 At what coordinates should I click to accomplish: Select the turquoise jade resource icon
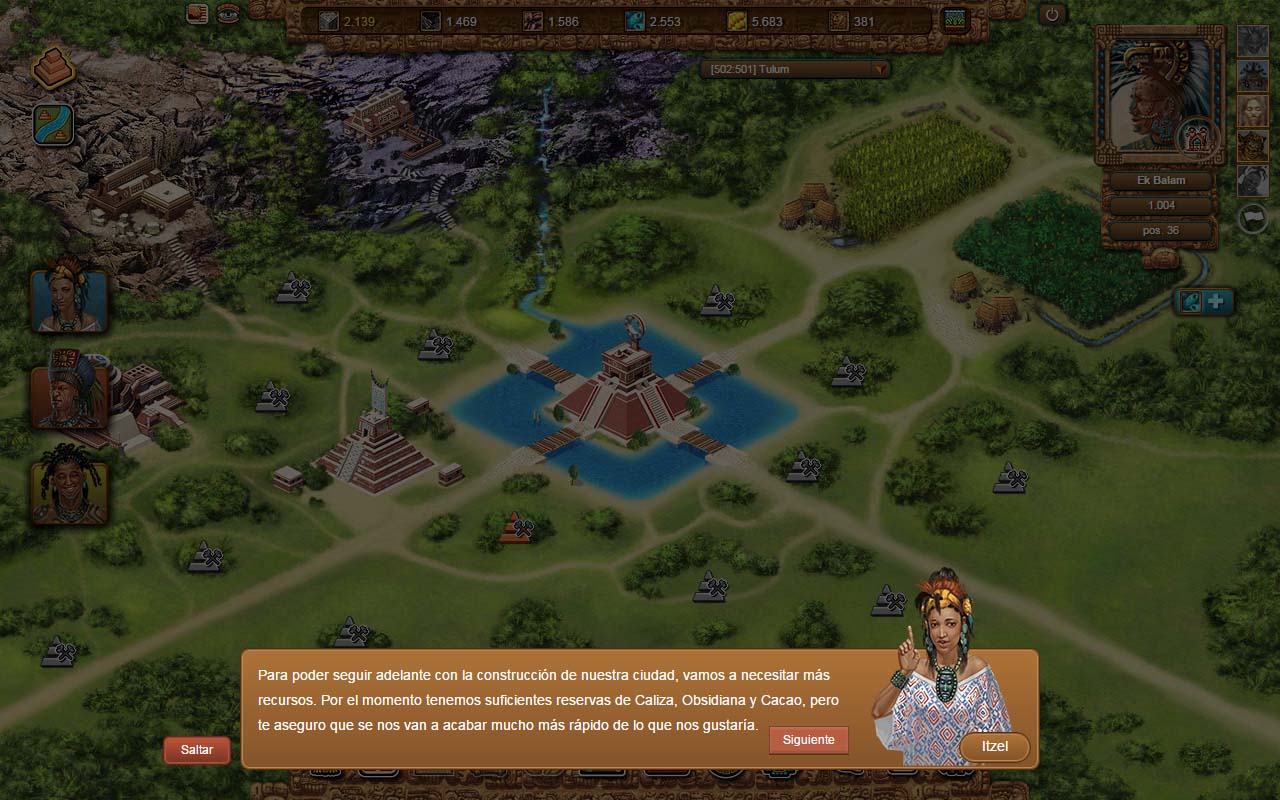635,21
